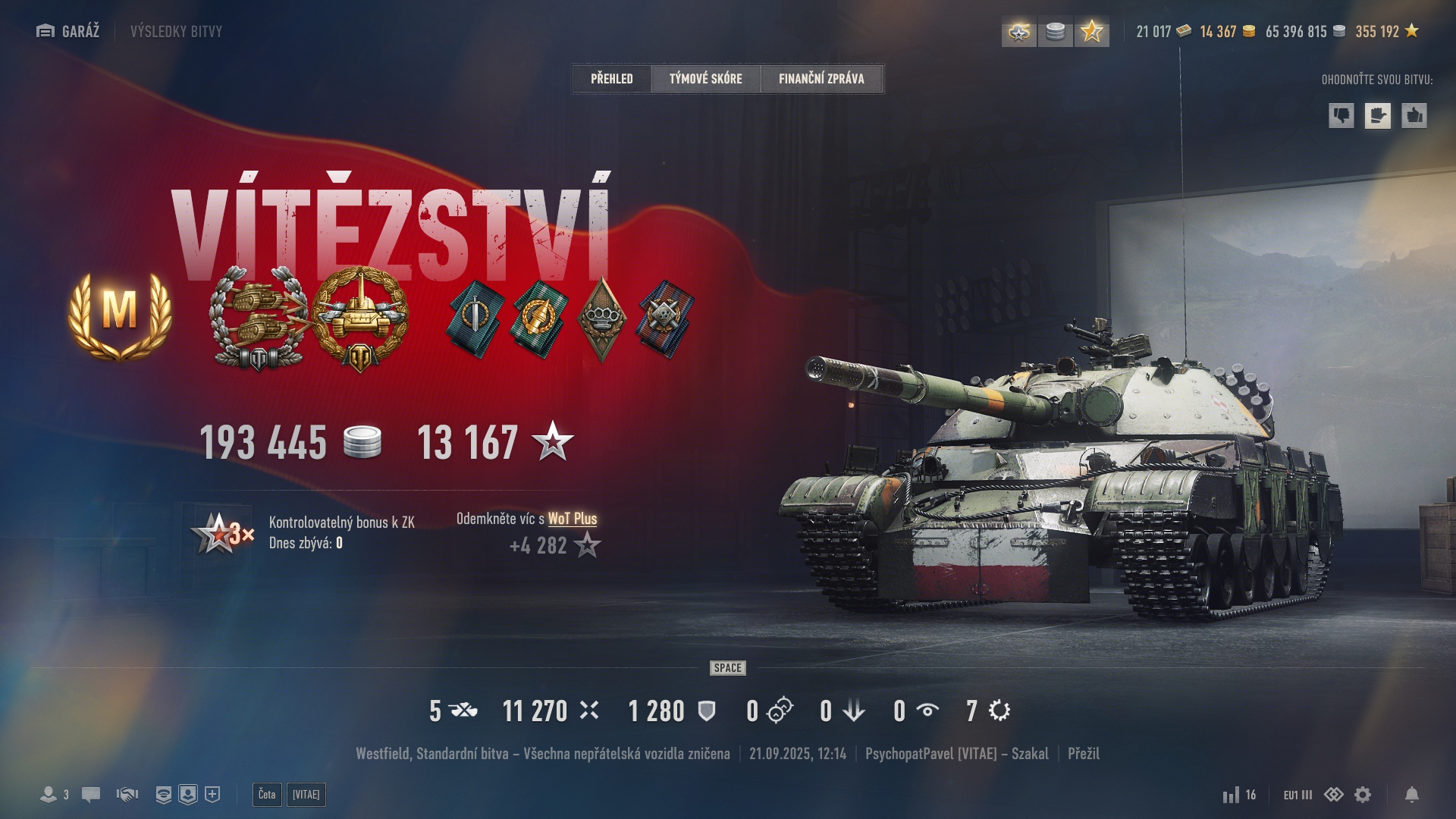1456x819 pixels.
Task: Inspect the gold M mastery badge
Action: [x=120, y=313]
